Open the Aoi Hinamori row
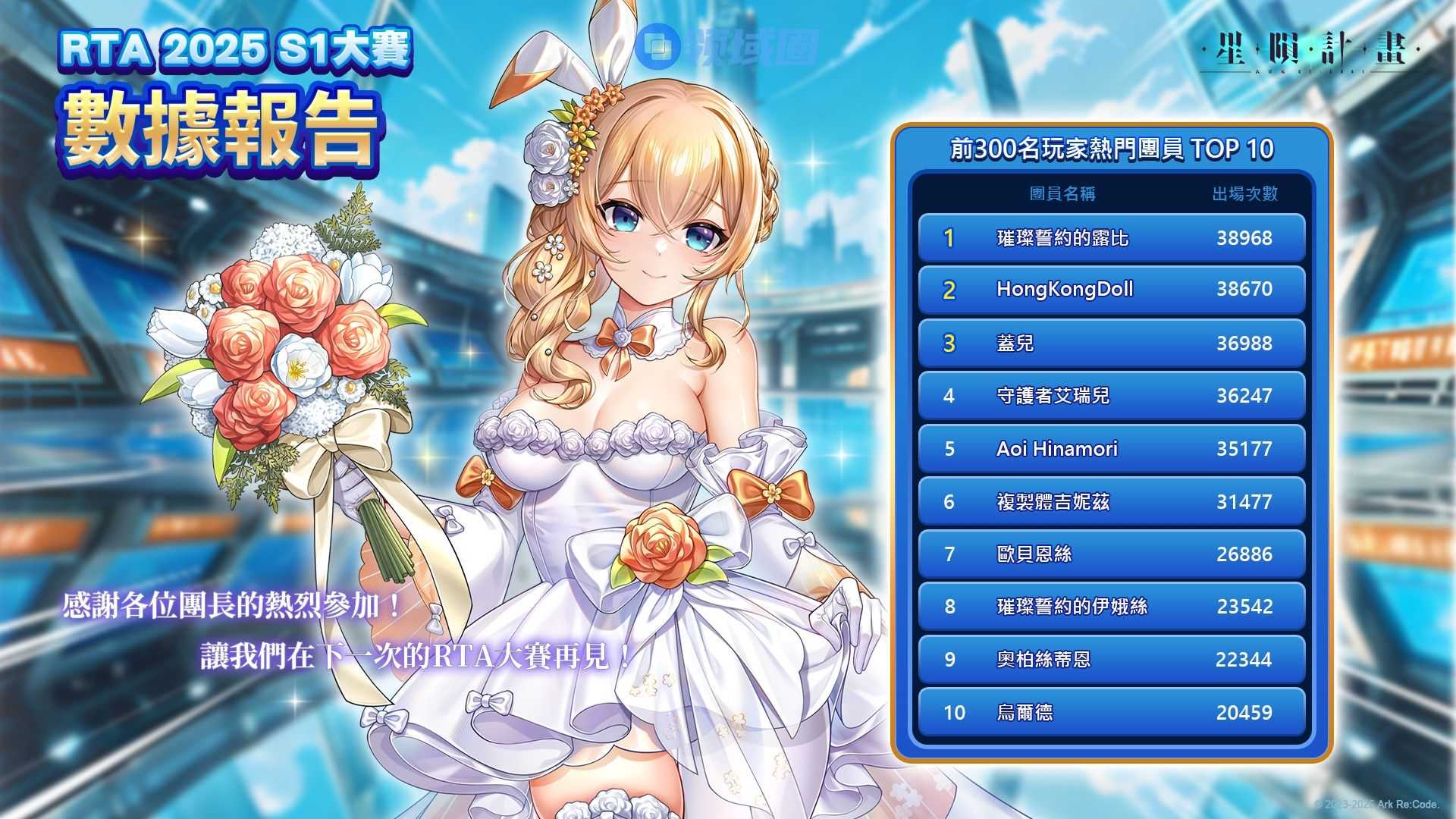Screen dimensions: 1456x819 (x=1111, y=449)
